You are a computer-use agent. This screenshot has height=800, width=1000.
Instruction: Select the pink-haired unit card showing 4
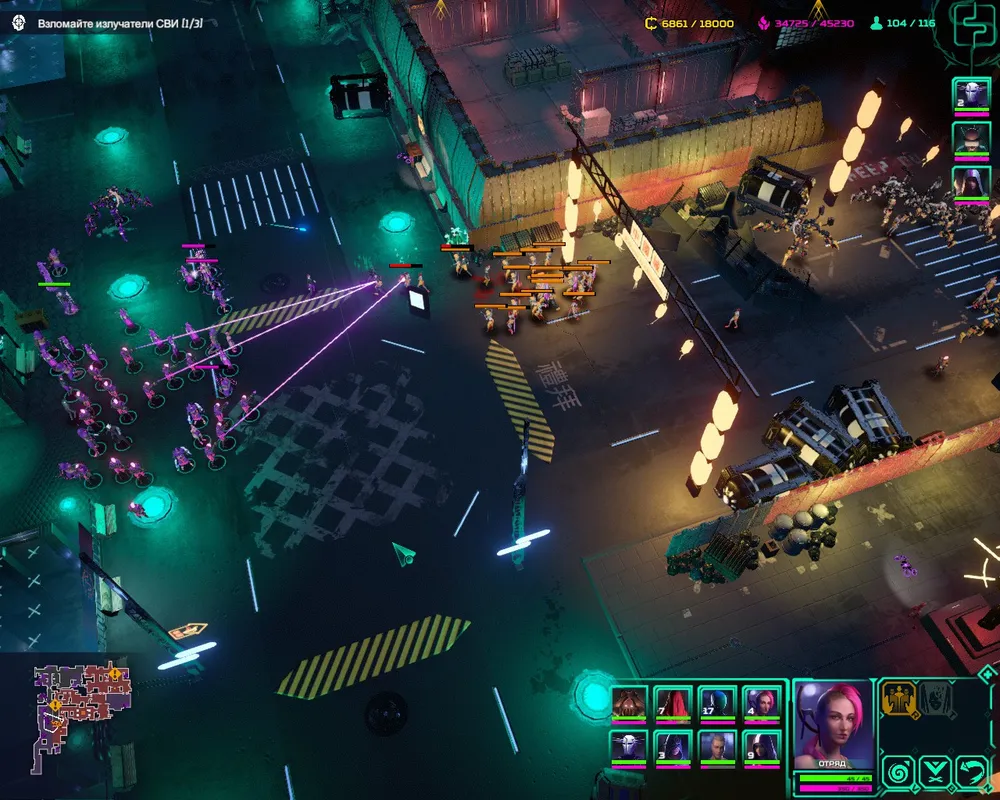(x=761, y=702)
